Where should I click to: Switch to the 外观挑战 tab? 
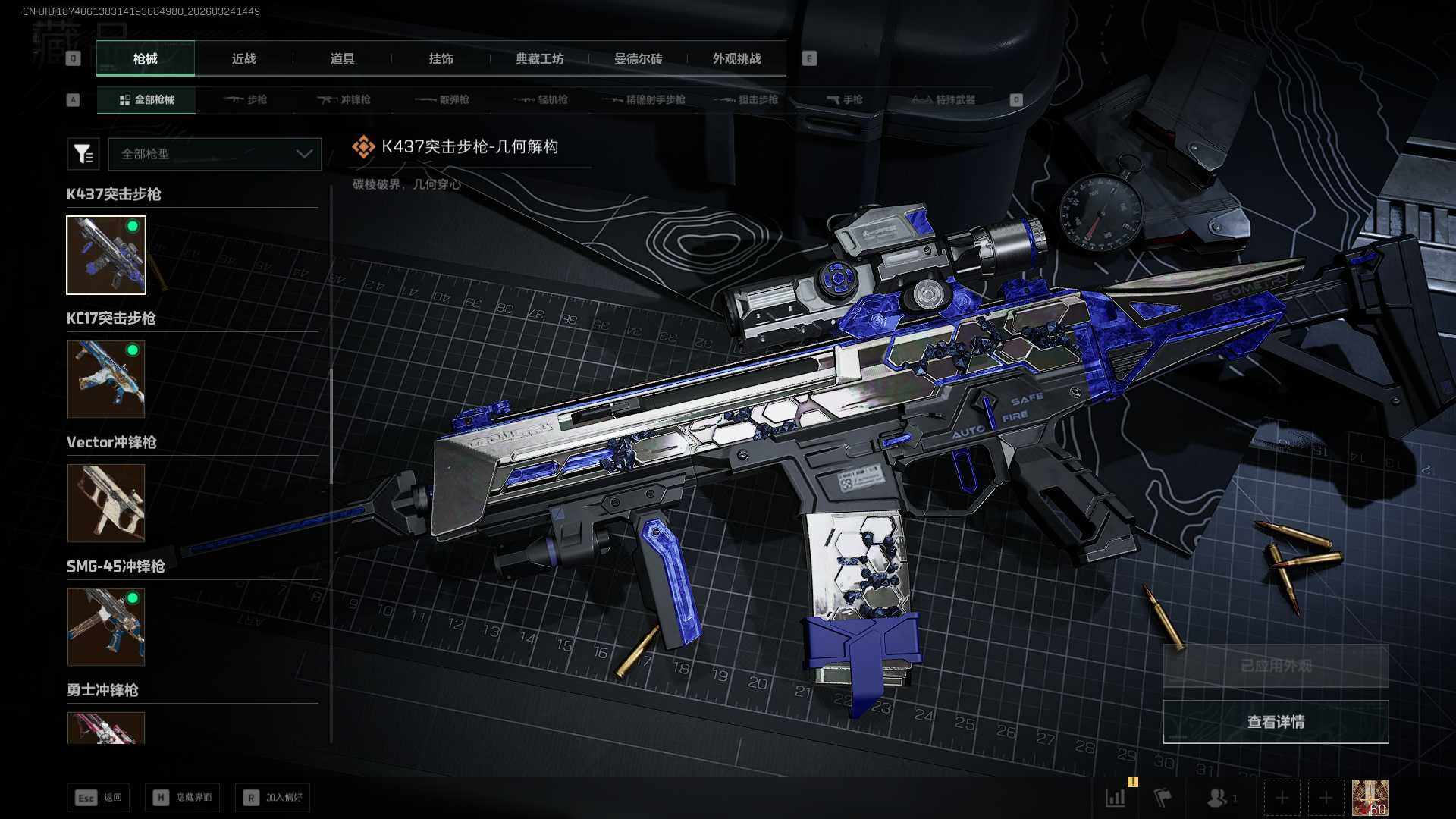(x=736, y=59)
